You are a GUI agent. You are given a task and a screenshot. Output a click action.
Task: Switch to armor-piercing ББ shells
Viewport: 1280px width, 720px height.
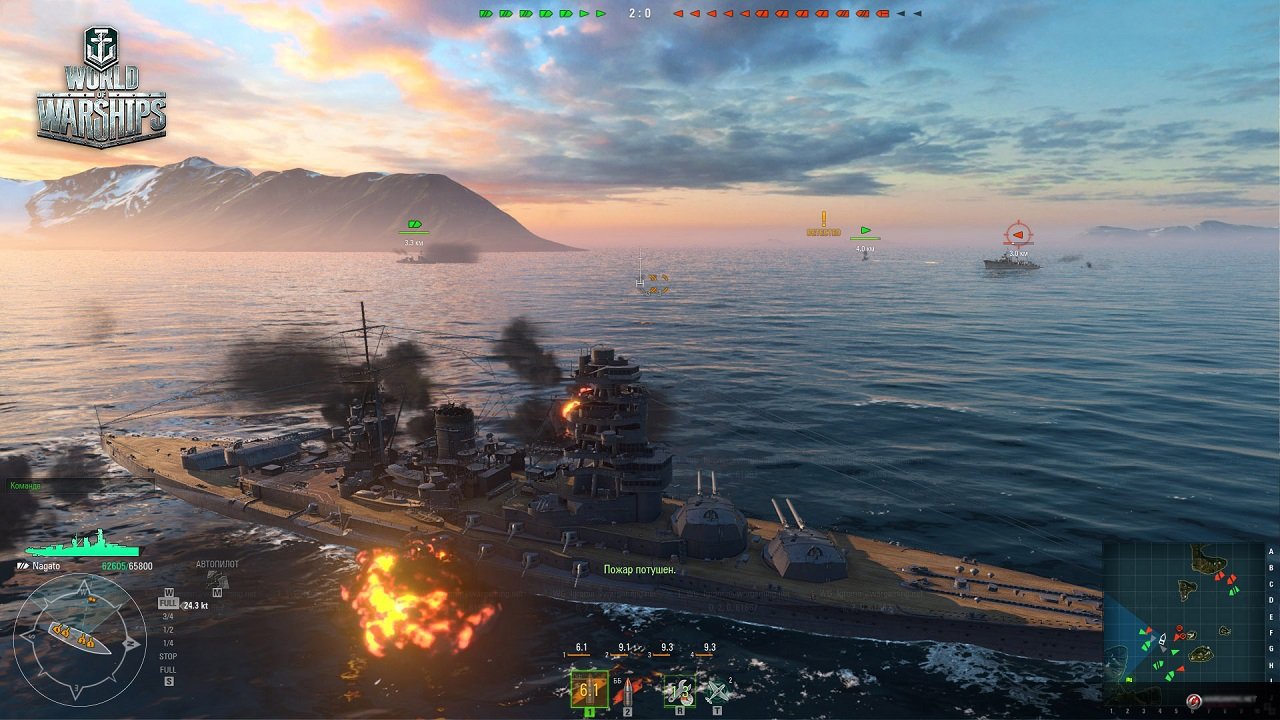pyautogui.click(x=629, y=690)
